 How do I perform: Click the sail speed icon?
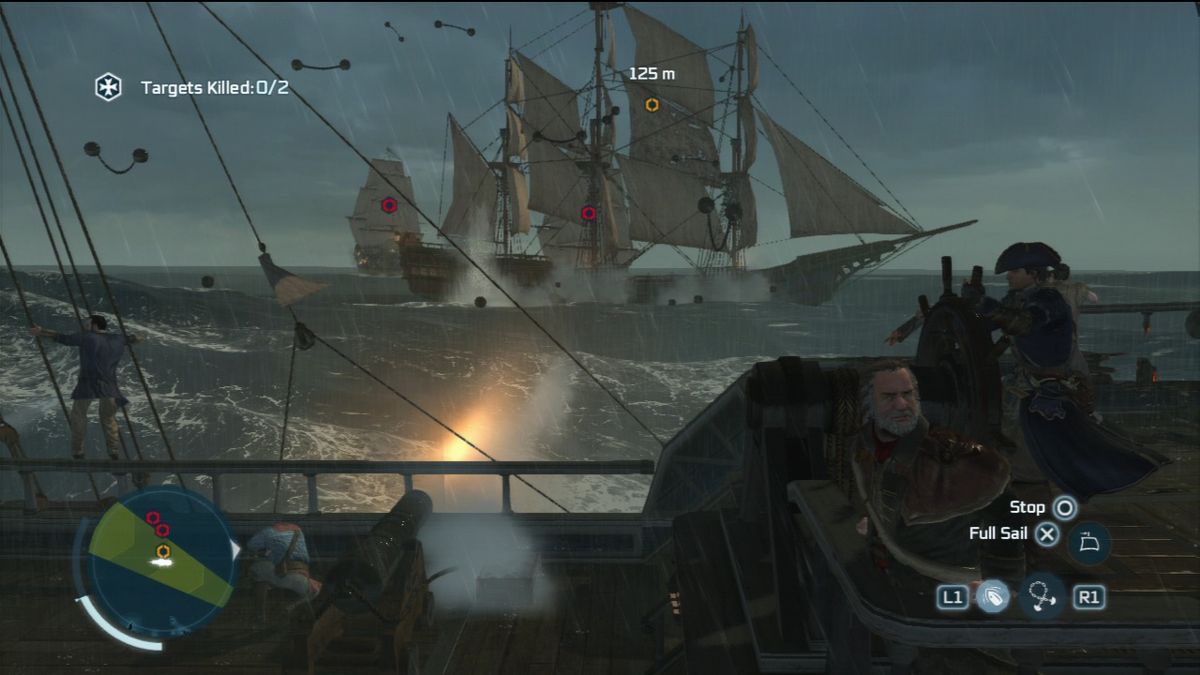coord(1089,545)
